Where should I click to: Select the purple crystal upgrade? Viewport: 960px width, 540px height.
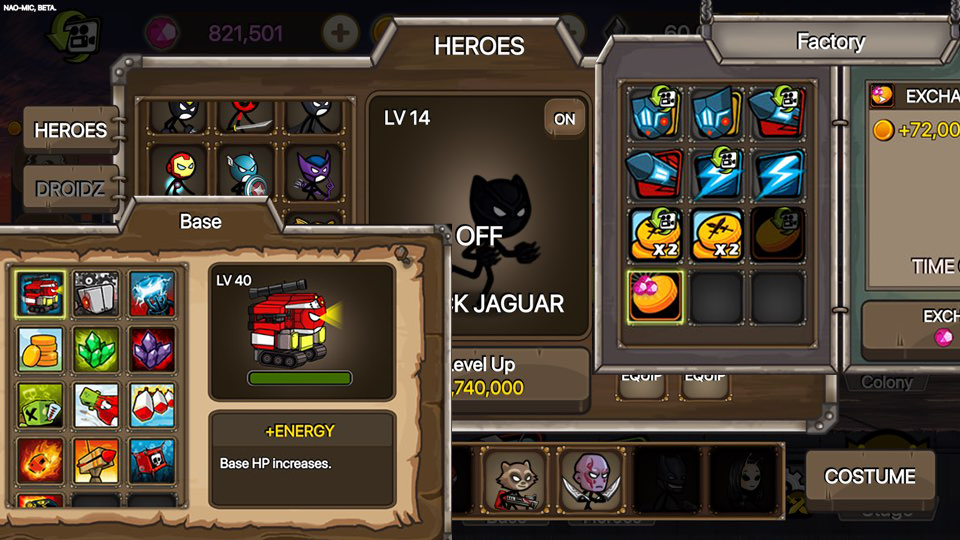[x=152, y=349]
